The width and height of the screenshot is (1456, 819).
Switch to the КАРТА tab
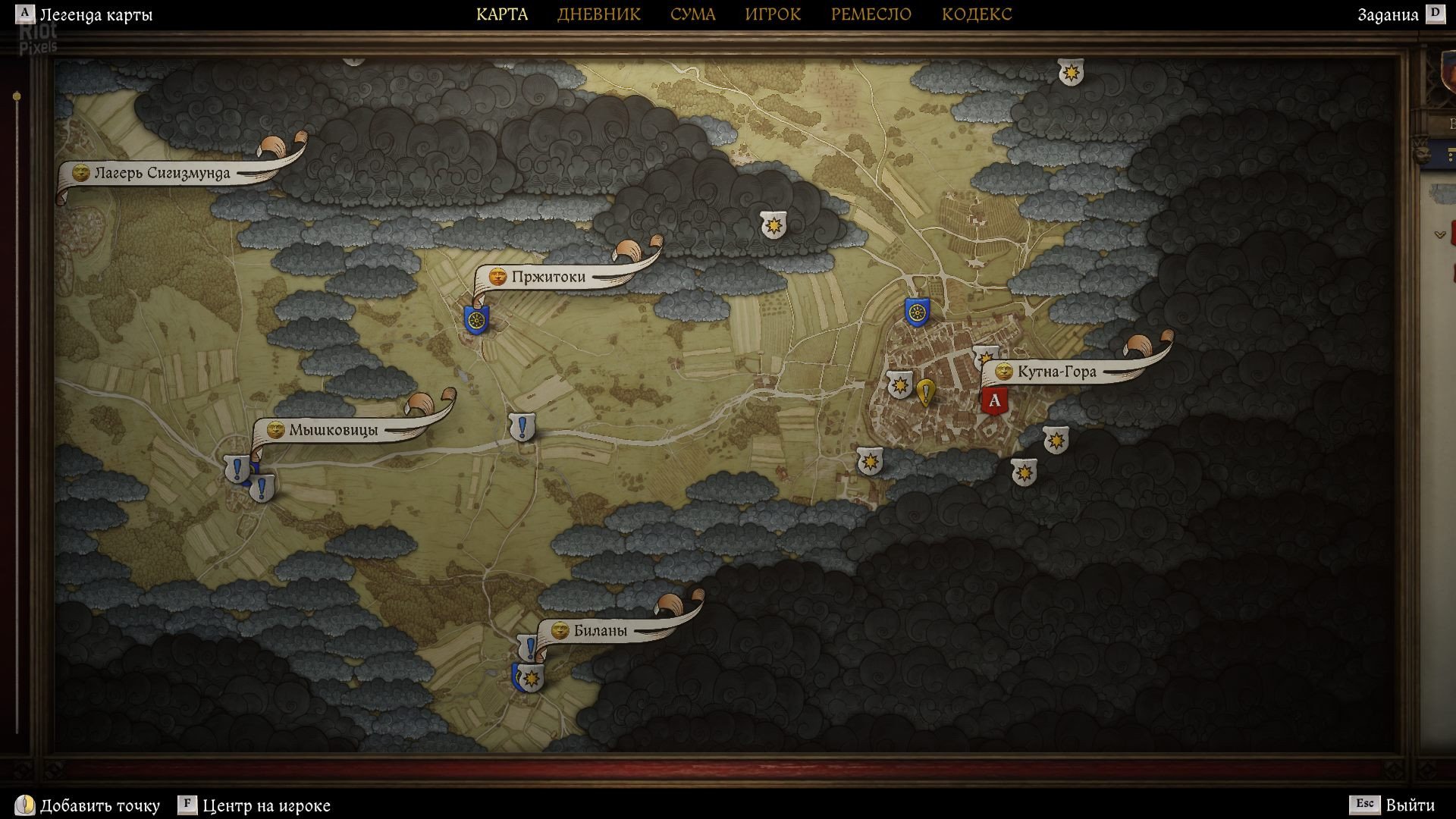point(502,14)
